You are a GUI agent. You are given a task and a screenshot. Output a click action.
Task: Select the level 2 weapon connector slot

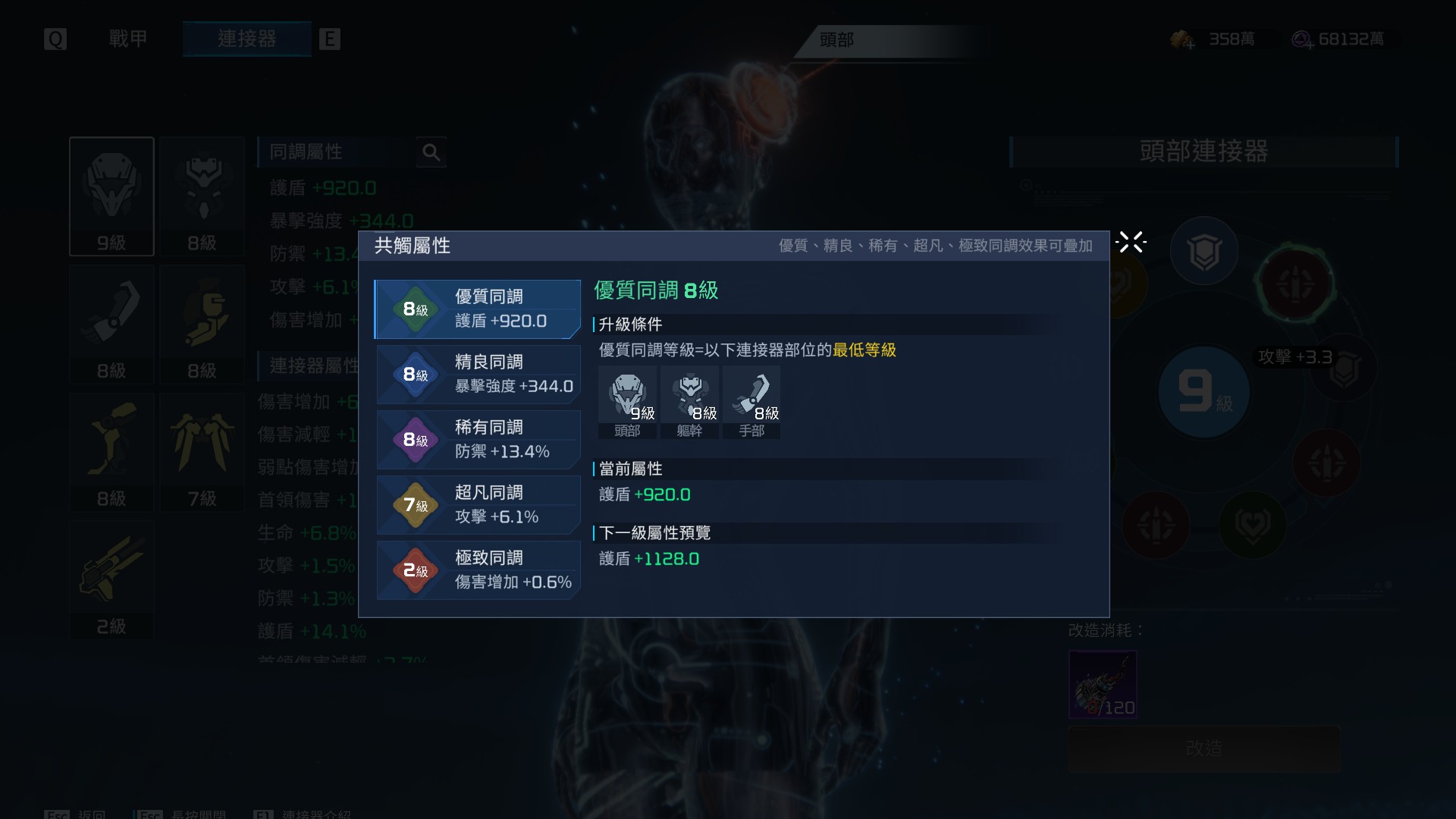click(x=111, y=579)
